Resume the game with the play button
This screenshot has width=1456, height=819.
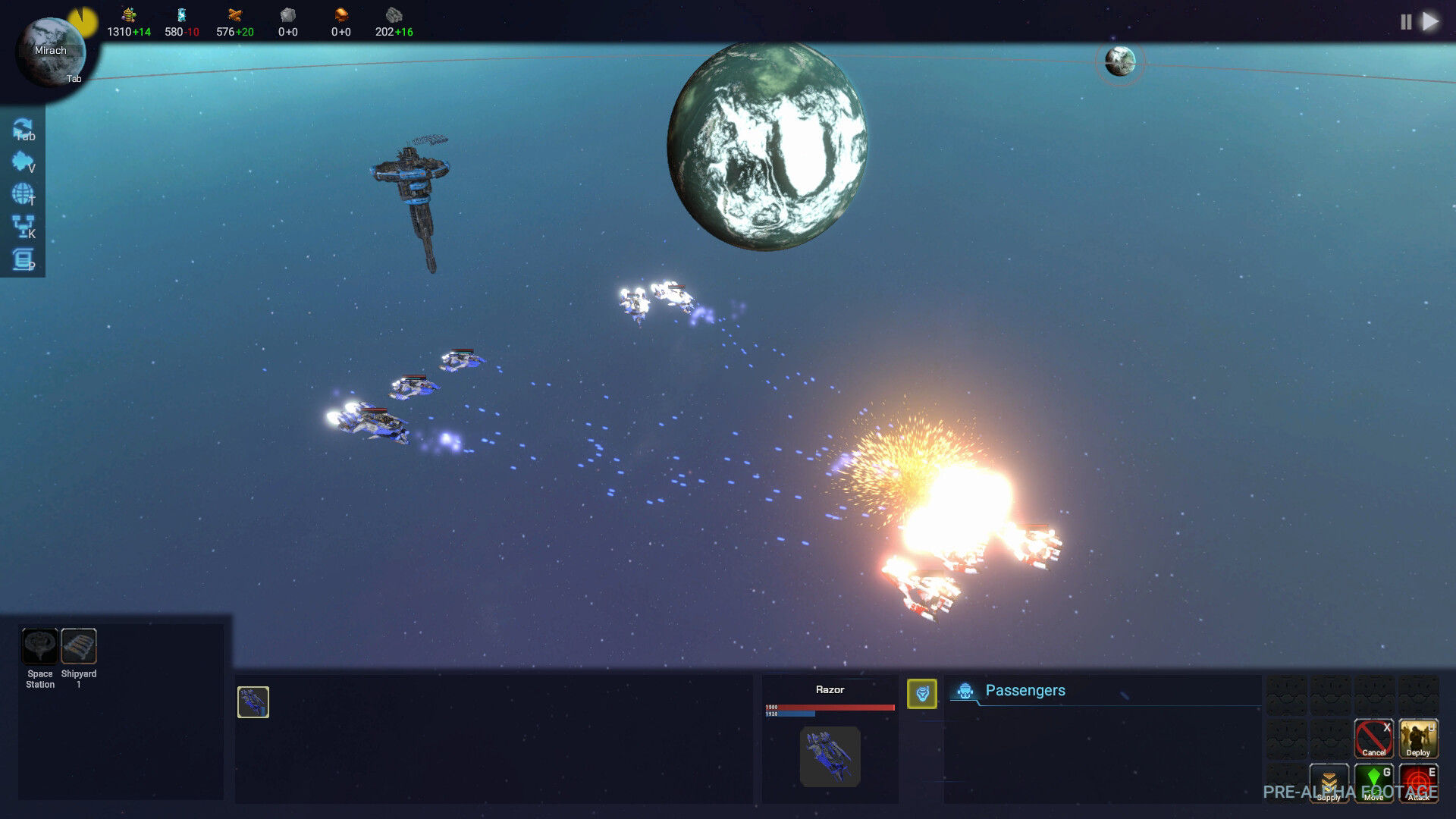(x=1430, y=21)
